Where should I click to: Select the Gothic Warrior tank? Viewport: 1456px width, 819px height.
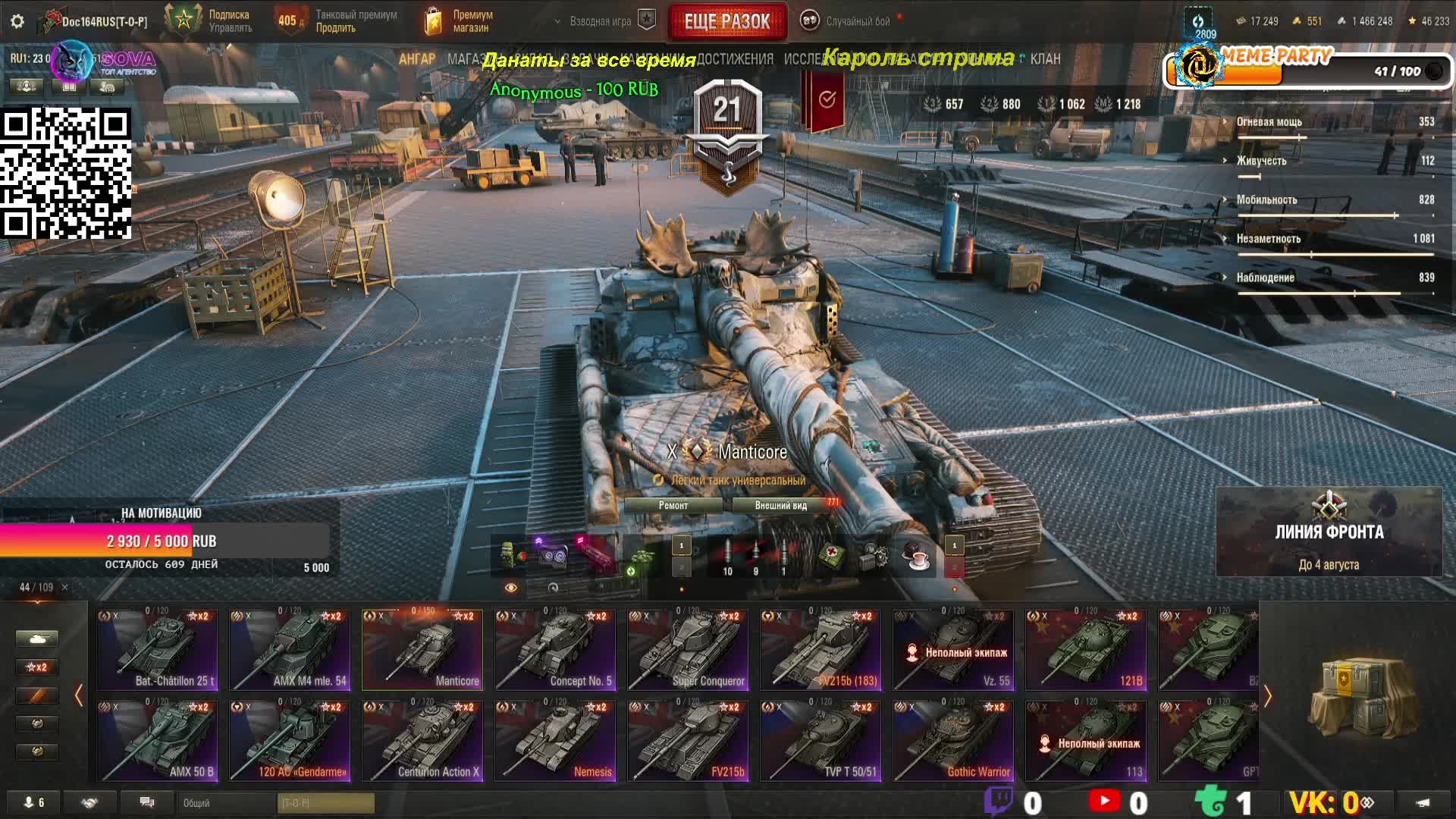click(953, 741)
